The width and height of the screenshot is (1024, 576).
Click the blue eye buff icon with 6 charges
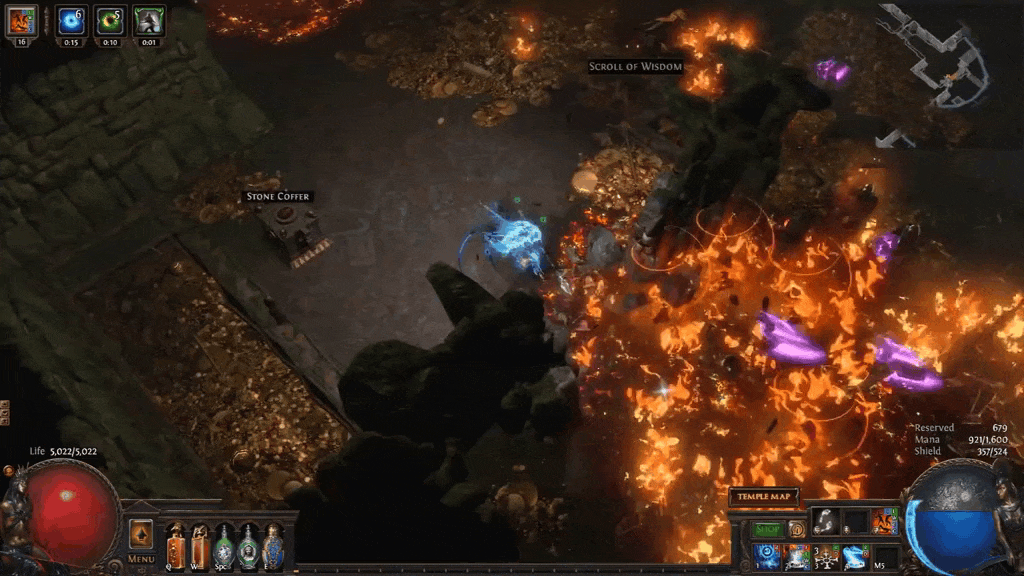point(71,20)
